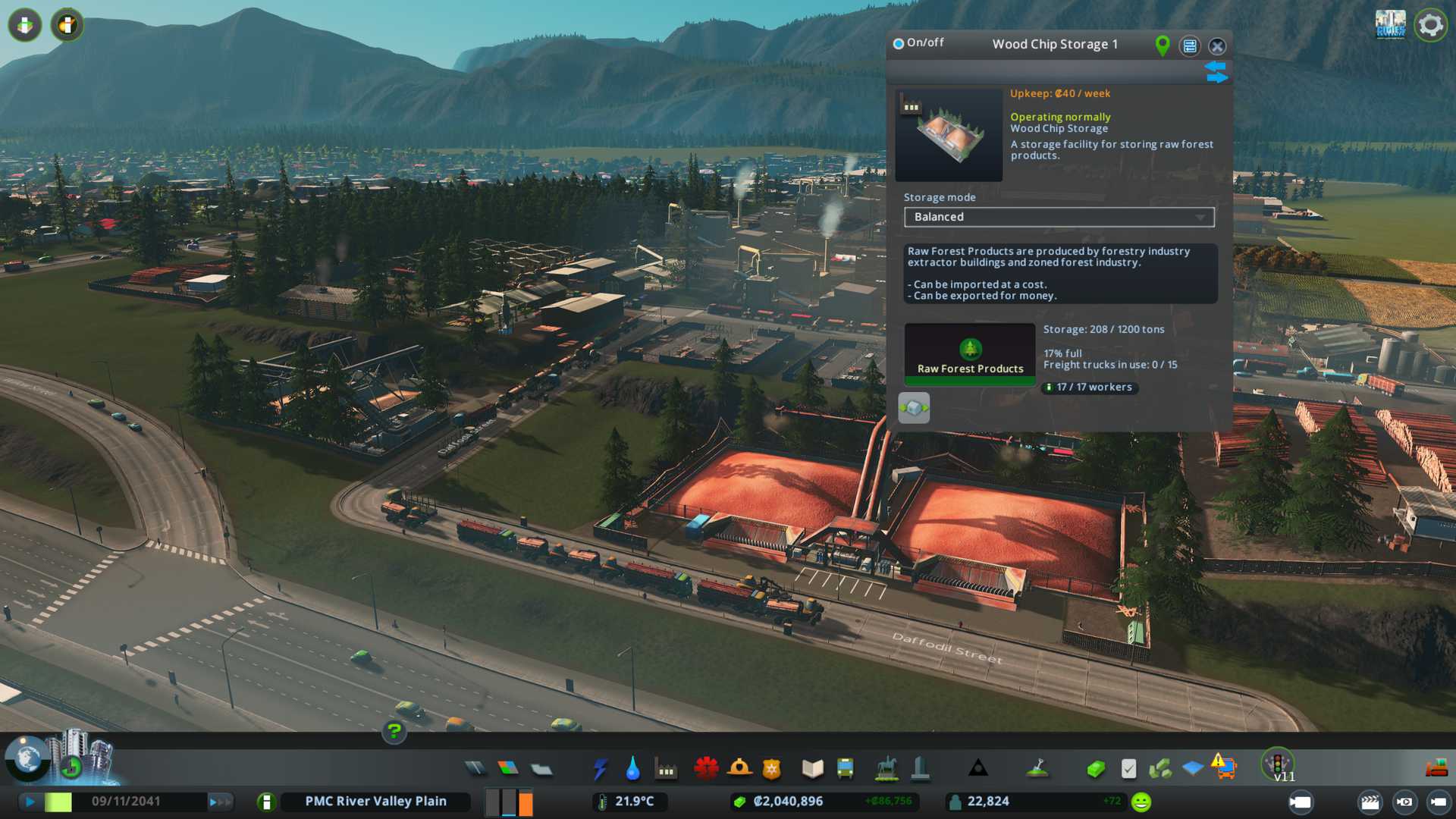This screenshot has width=1456, height=819.
Task: Select the red healthcare cross menu
Action: (x=706, y=769)
